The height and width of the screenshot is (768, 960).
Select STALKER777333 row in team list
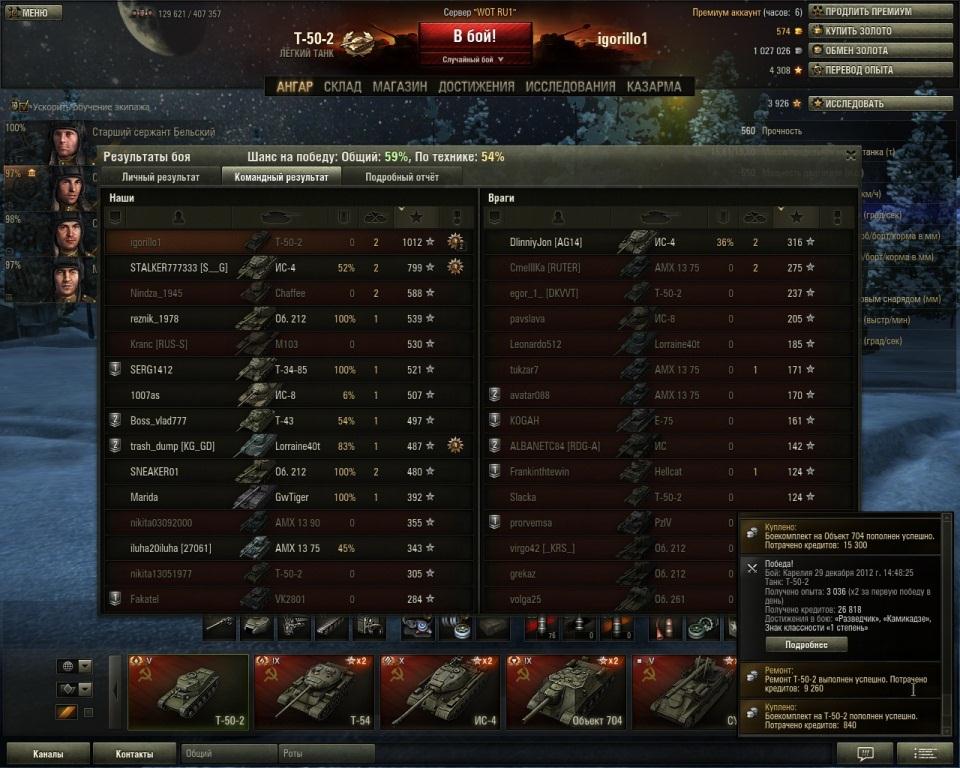[288, 267]
